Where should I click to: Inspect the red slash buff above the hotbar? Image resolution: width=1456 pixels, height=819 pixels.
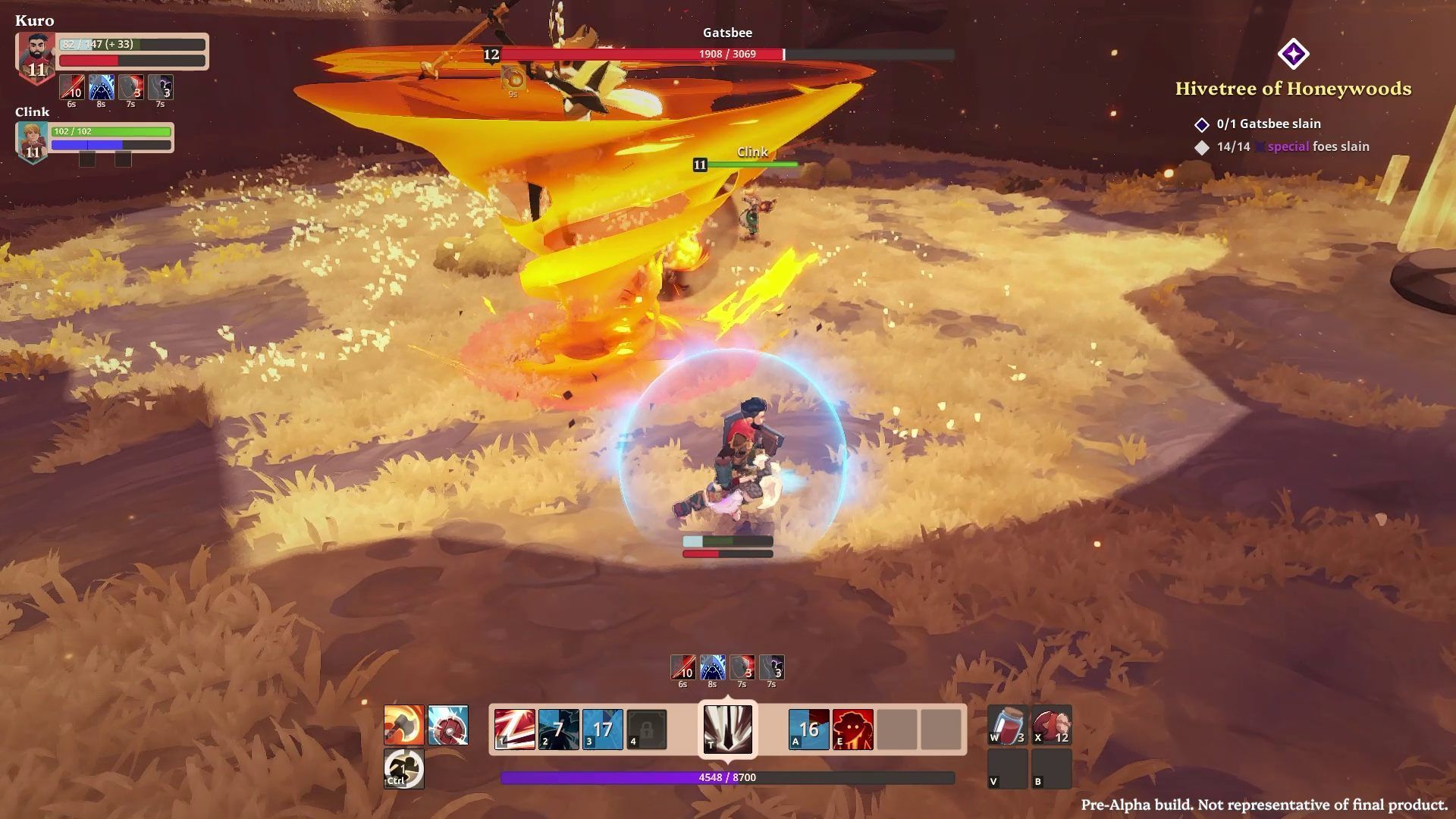click(x=682, y=667)
